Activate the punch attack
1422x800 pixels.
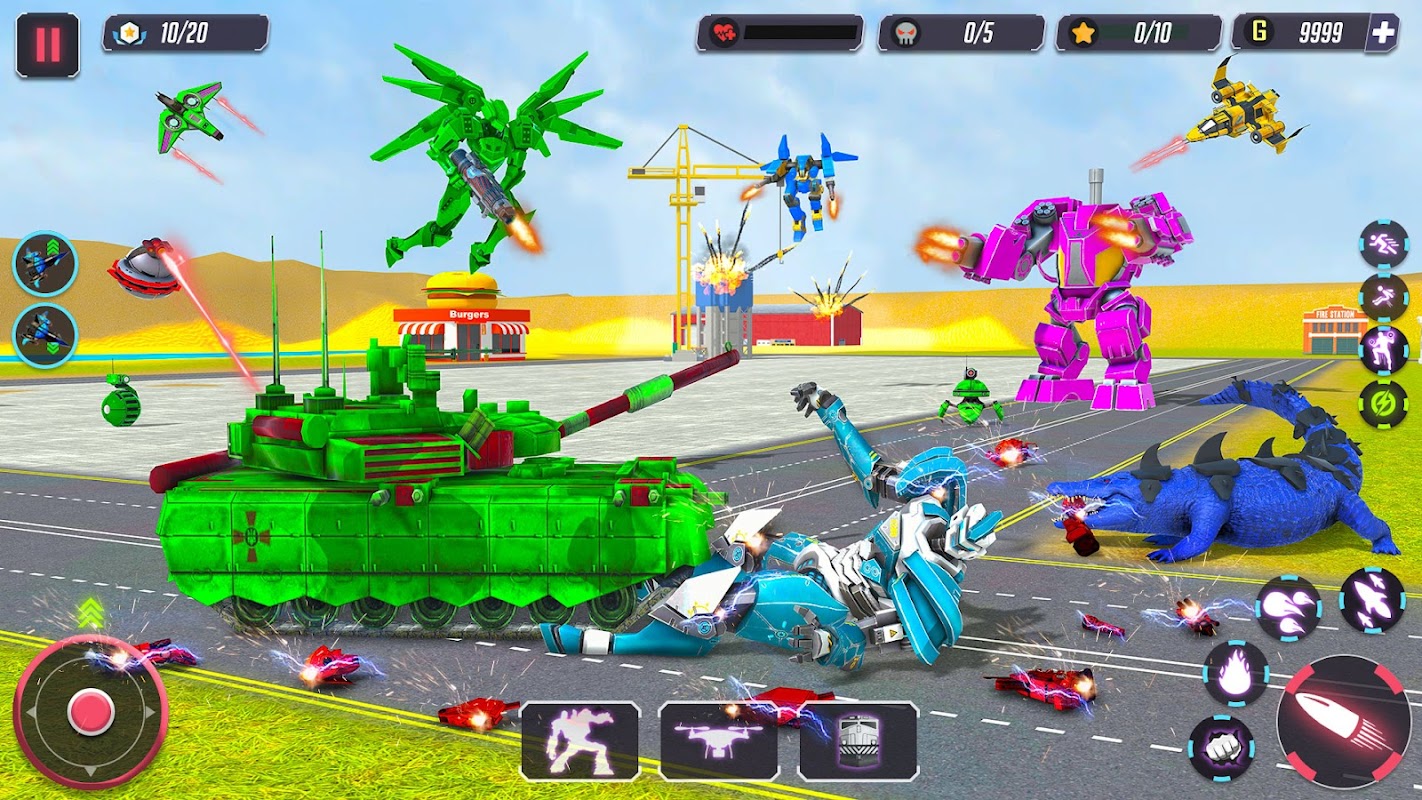[1221, 748]
